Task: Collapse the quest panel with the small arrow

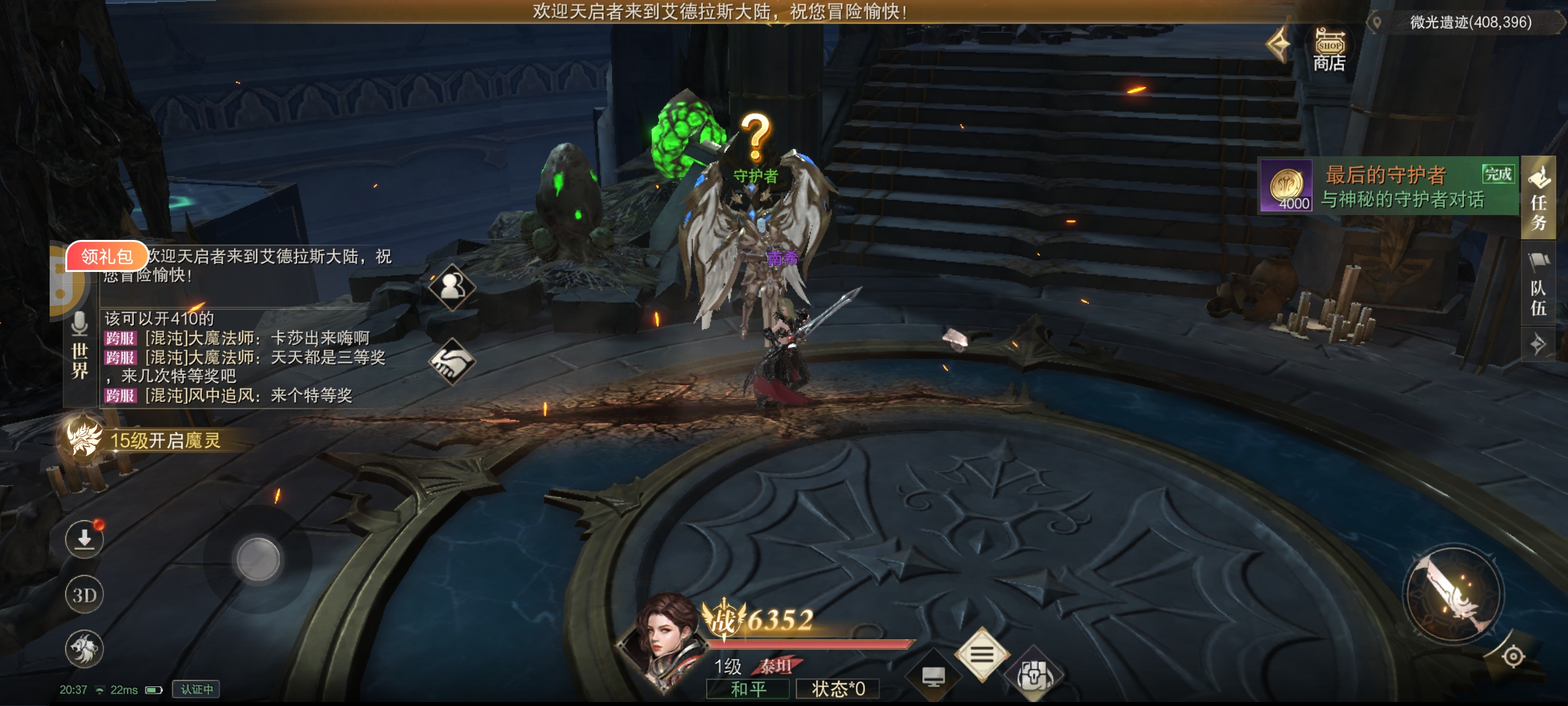Action: click(1539, 343)
